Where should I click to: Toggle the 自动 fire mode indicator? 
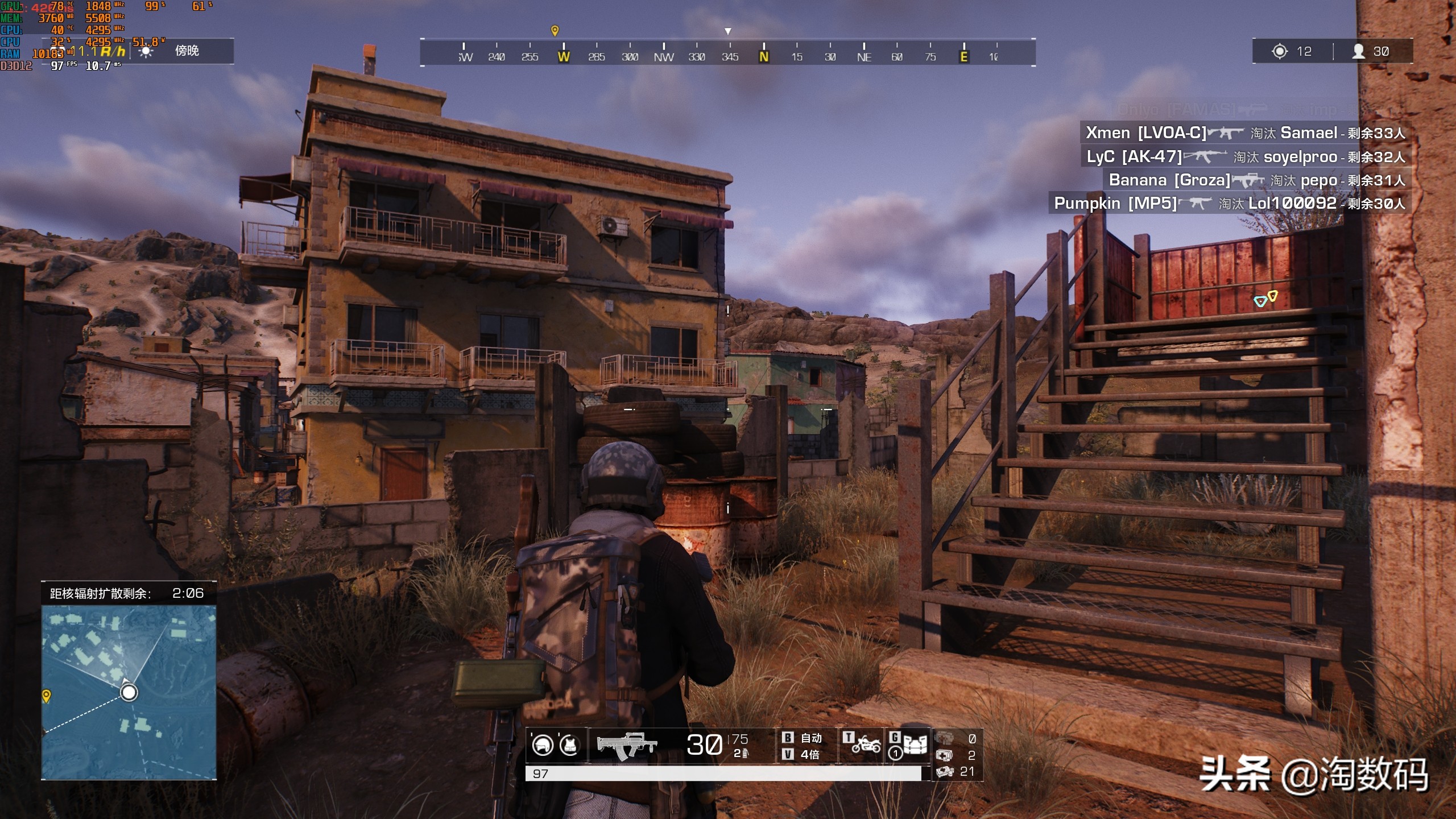[x=804, y=738]
